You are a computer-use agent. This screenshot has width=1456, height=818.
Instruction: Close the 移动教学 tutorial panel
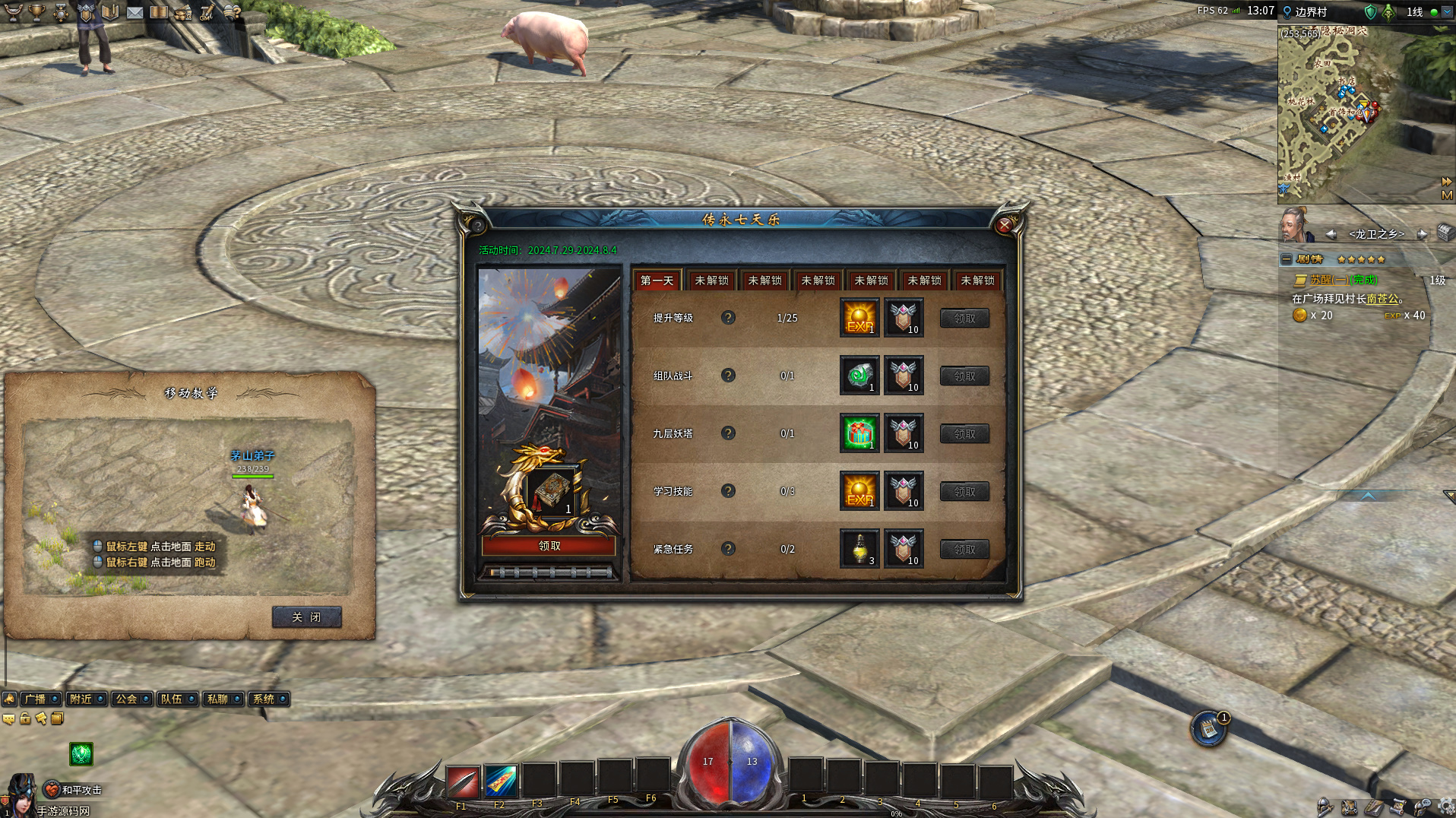pyautogui.click(x=306, y=617)
